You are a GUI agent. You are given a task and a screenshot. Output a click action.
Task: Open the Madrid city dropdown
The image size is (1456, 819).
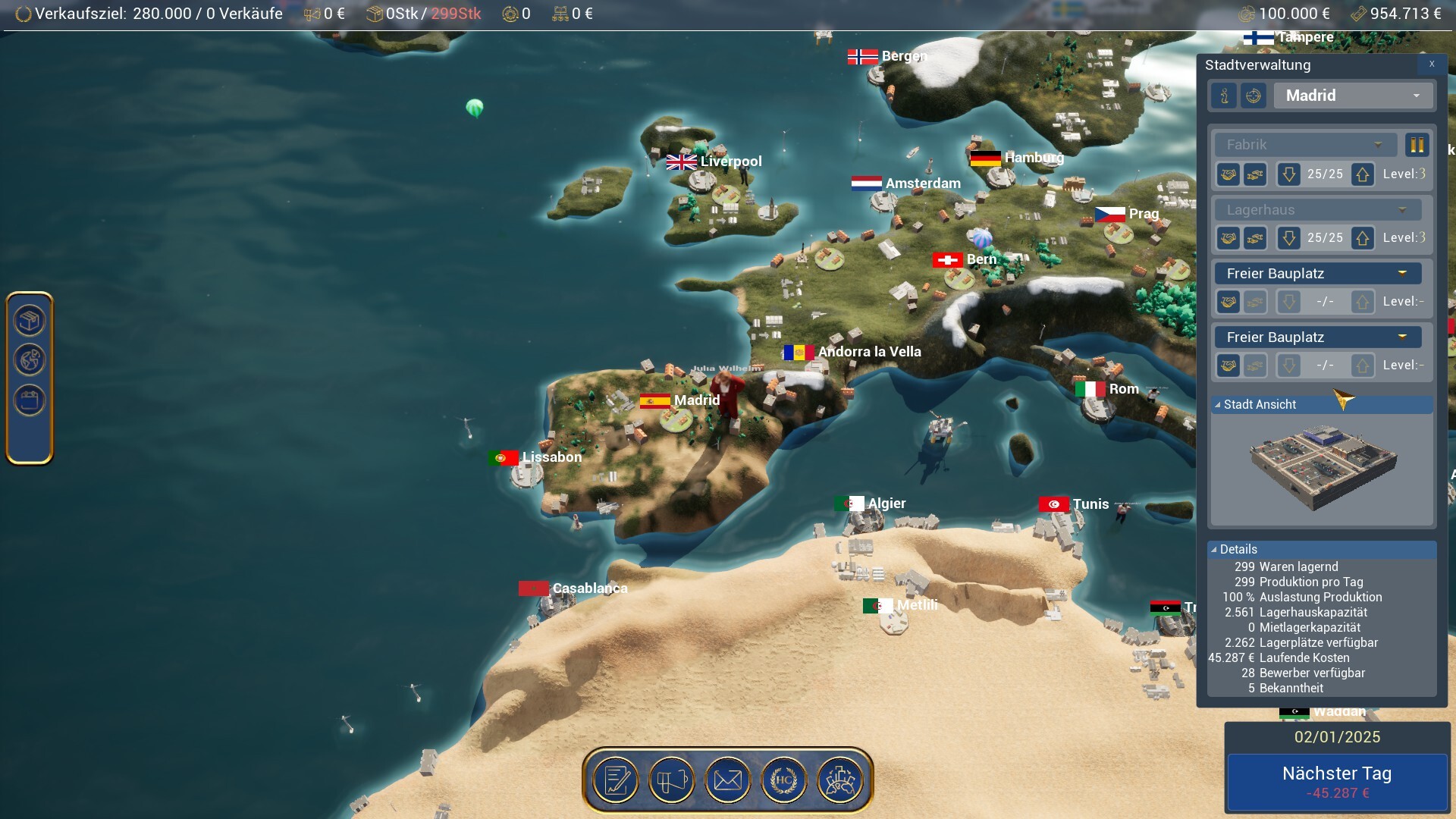(1354, 96)
